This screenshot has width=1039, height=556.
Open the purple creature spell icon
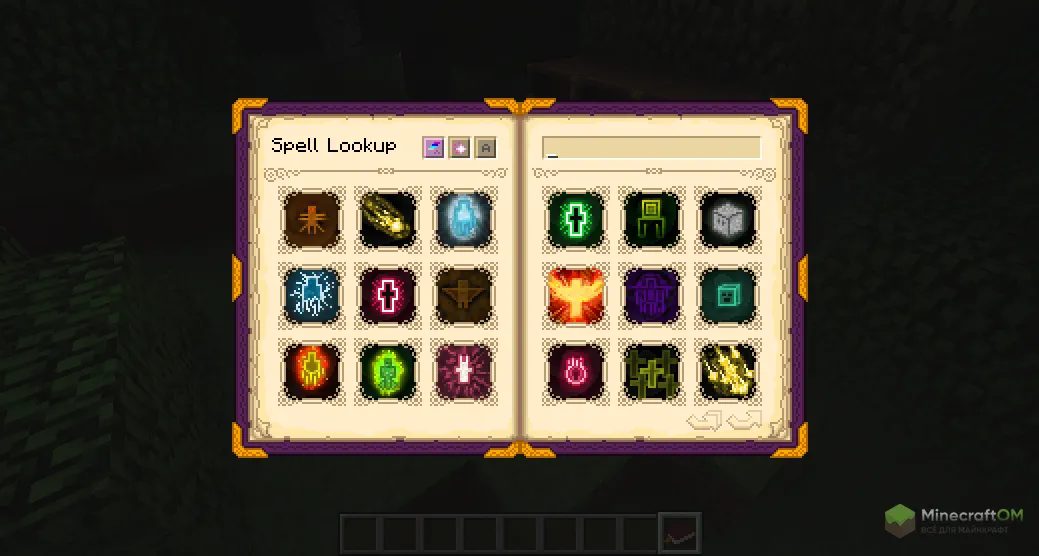click(652, 295)
